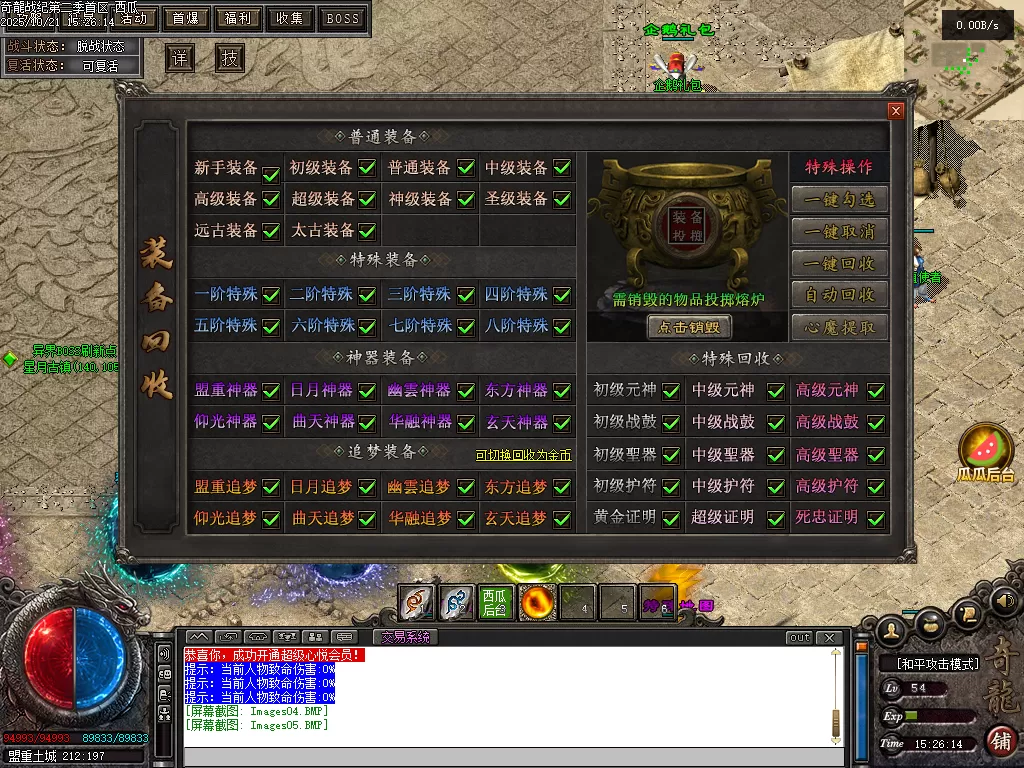Open the 铺 shop button
This screenshot has height=768, width=1024.
coord(999,741)
